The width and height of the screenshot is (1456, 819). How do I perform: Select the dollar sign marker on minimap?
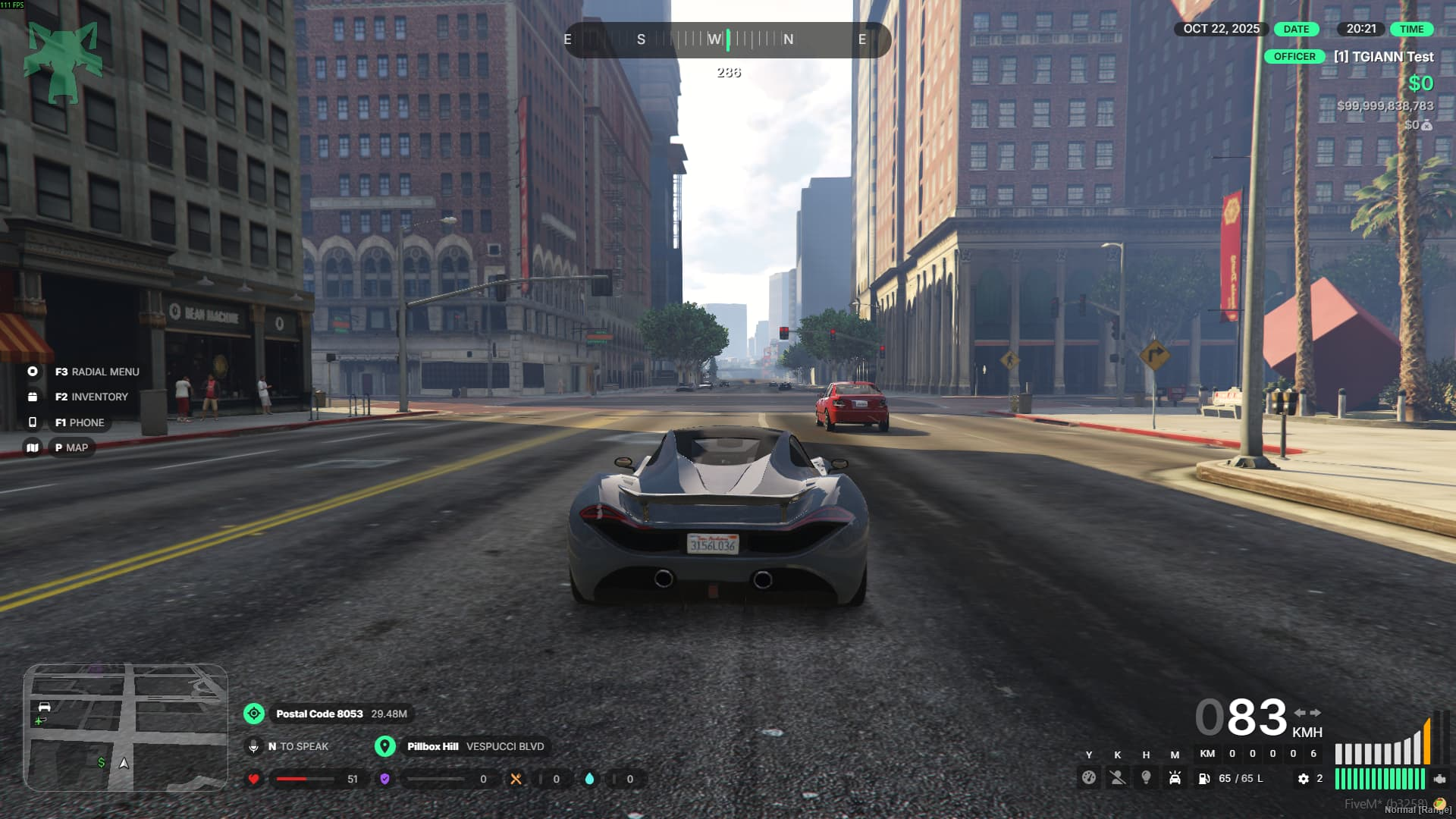point(102,762)
